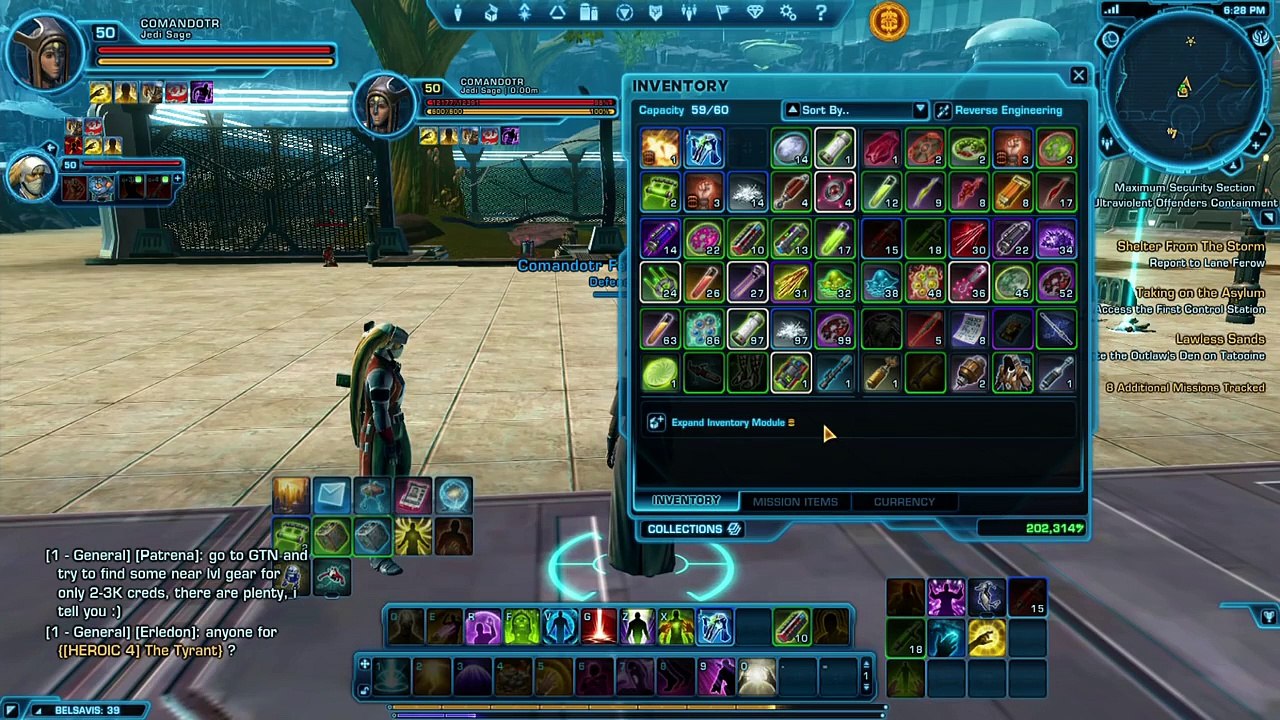Open the Sort By dropdown
This screenshot has height=720, width=1280.
[856, 110]
